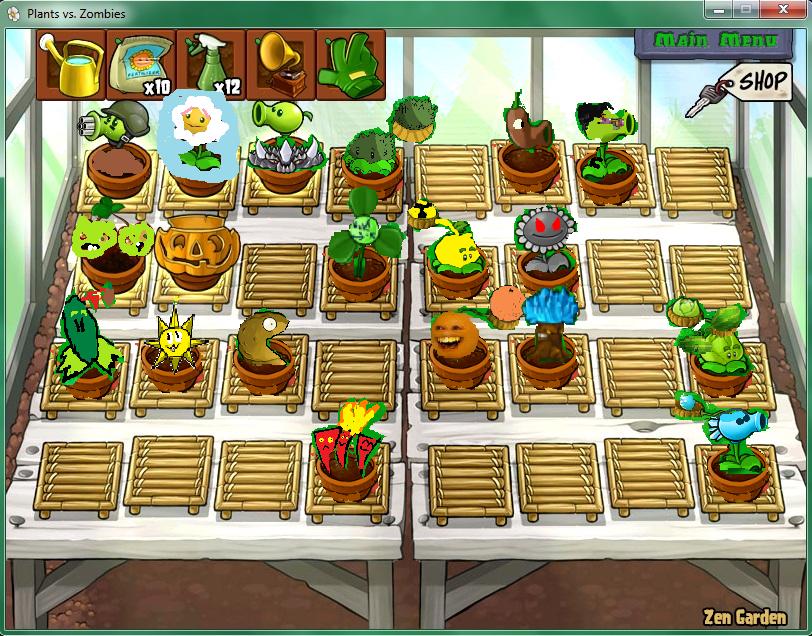The height and width of the screenshot is (636, 812).
Task: Select the phonograph tool
Action: 281,65
